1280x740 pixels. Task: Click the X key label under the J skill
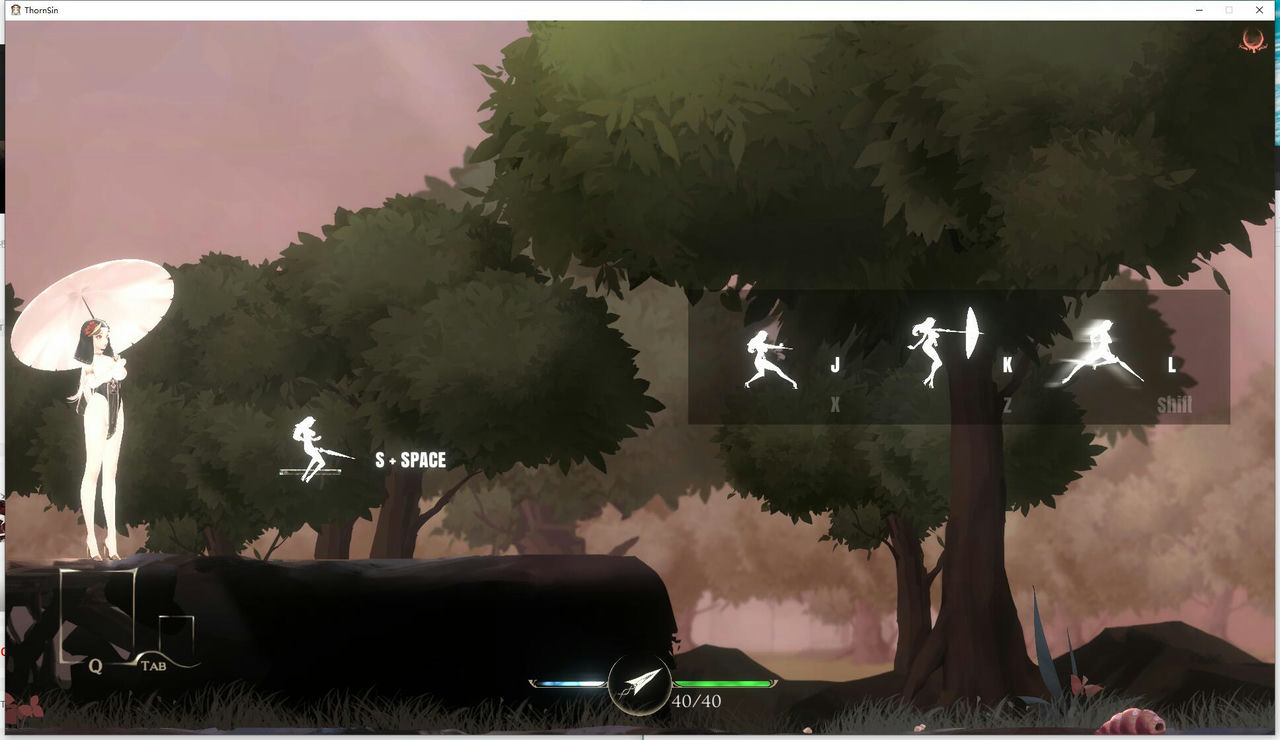point(836,405)
